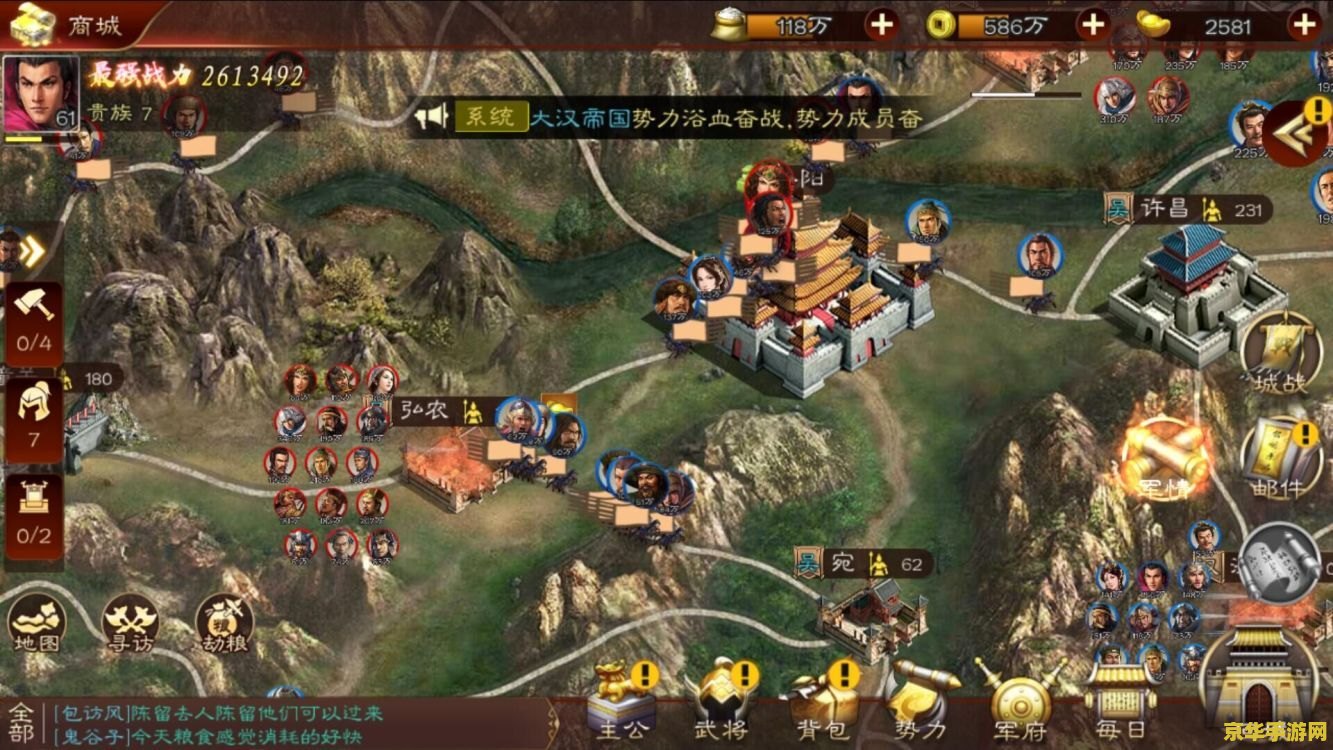Open the 城战 city battle

point(1280,355)
